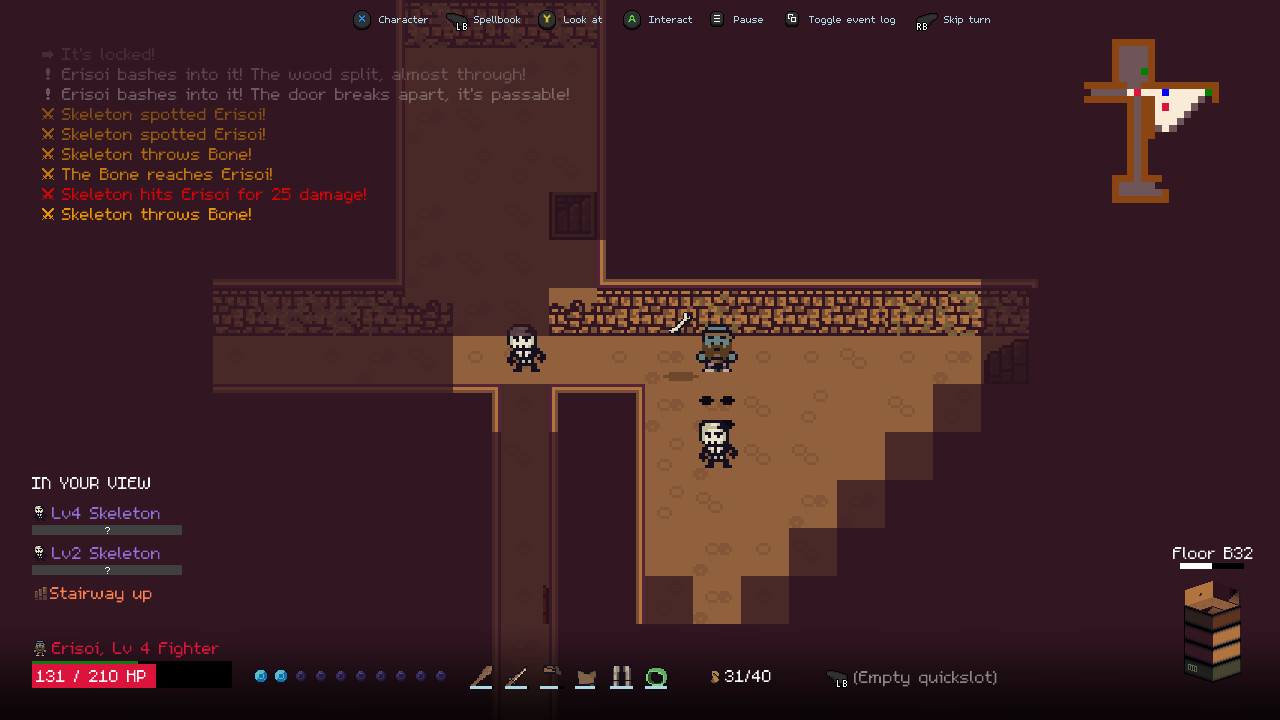Select the club weapon icon
The height and width of the screenshot is (720, 1280).
click(480, 676)
